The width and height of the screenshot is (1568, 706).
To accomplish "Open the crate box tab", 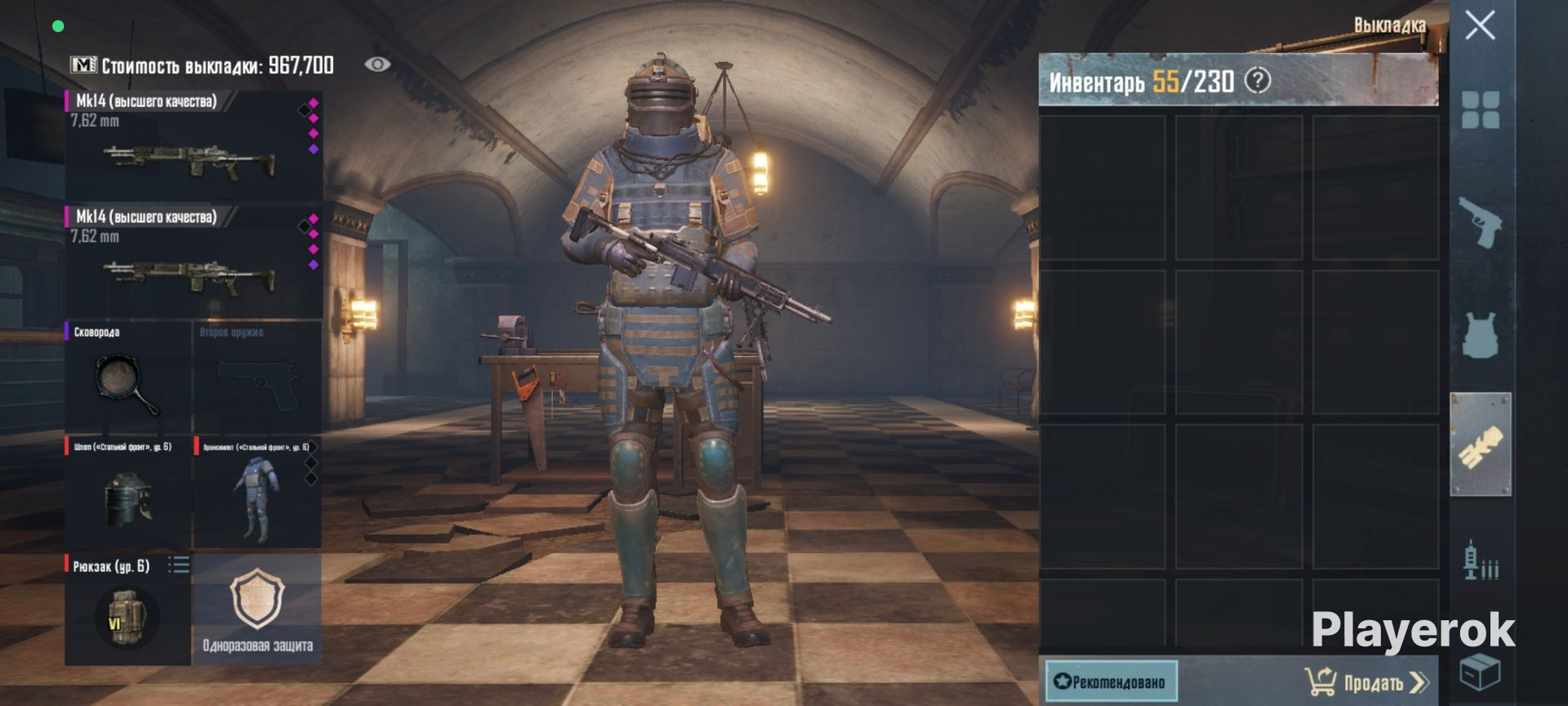I will click(1480, 672).
